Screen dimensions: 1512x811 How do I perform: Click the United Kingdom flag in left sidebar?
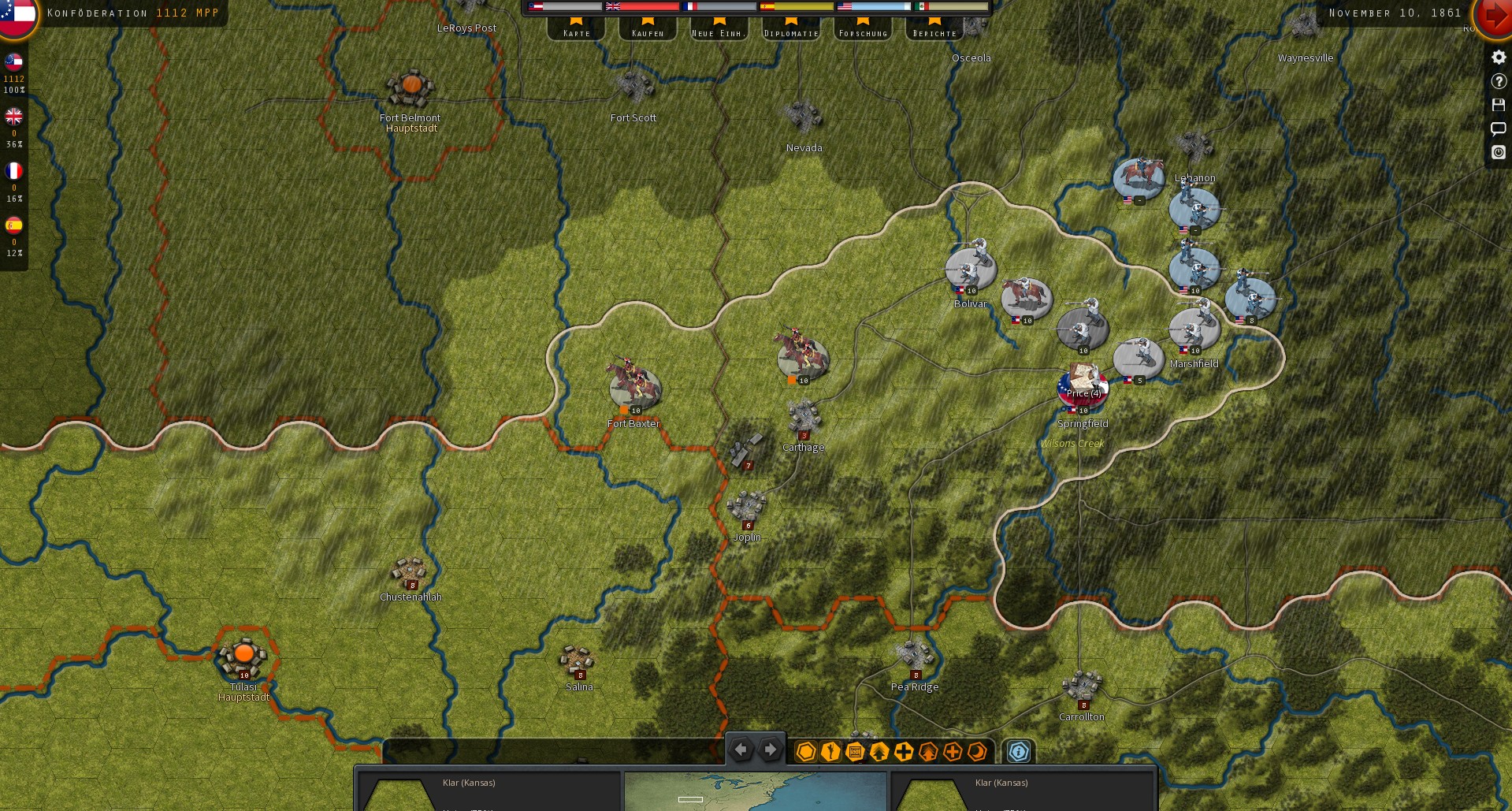coord(13,117)
